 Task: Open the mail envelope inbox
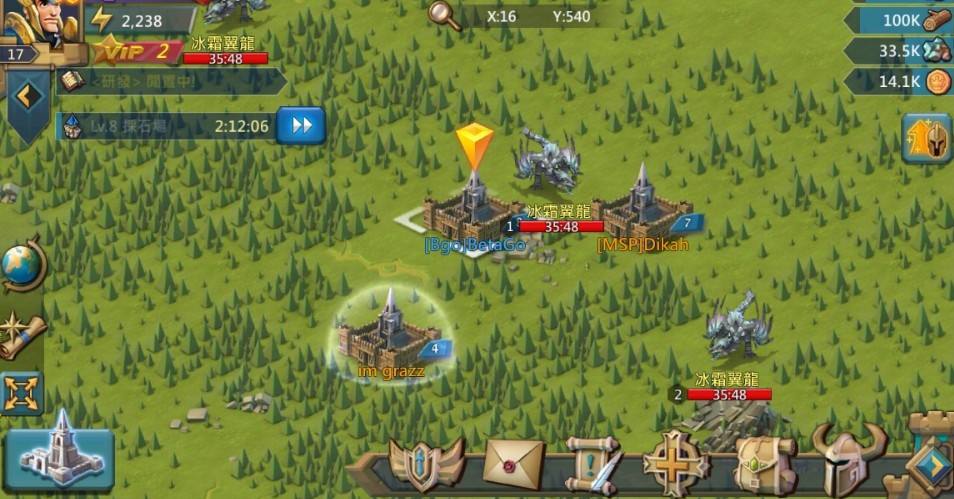513,464
